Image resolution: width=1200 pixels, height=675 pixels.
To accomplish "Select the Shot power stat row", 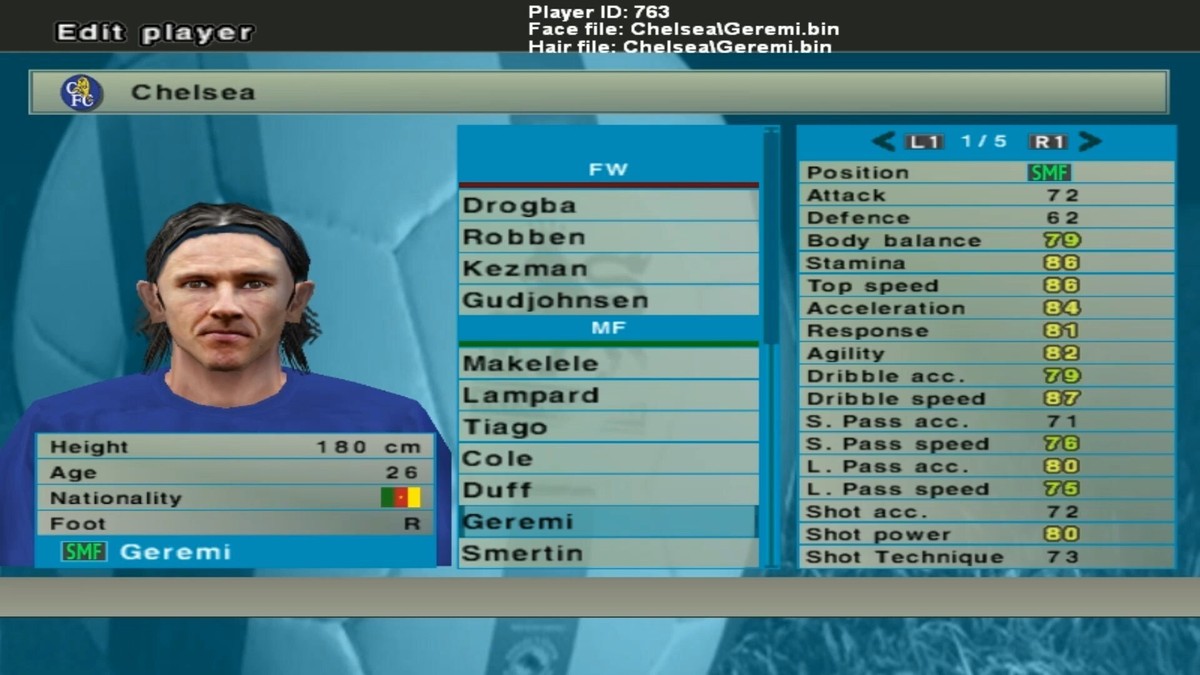I will click(x=985, y=535).
